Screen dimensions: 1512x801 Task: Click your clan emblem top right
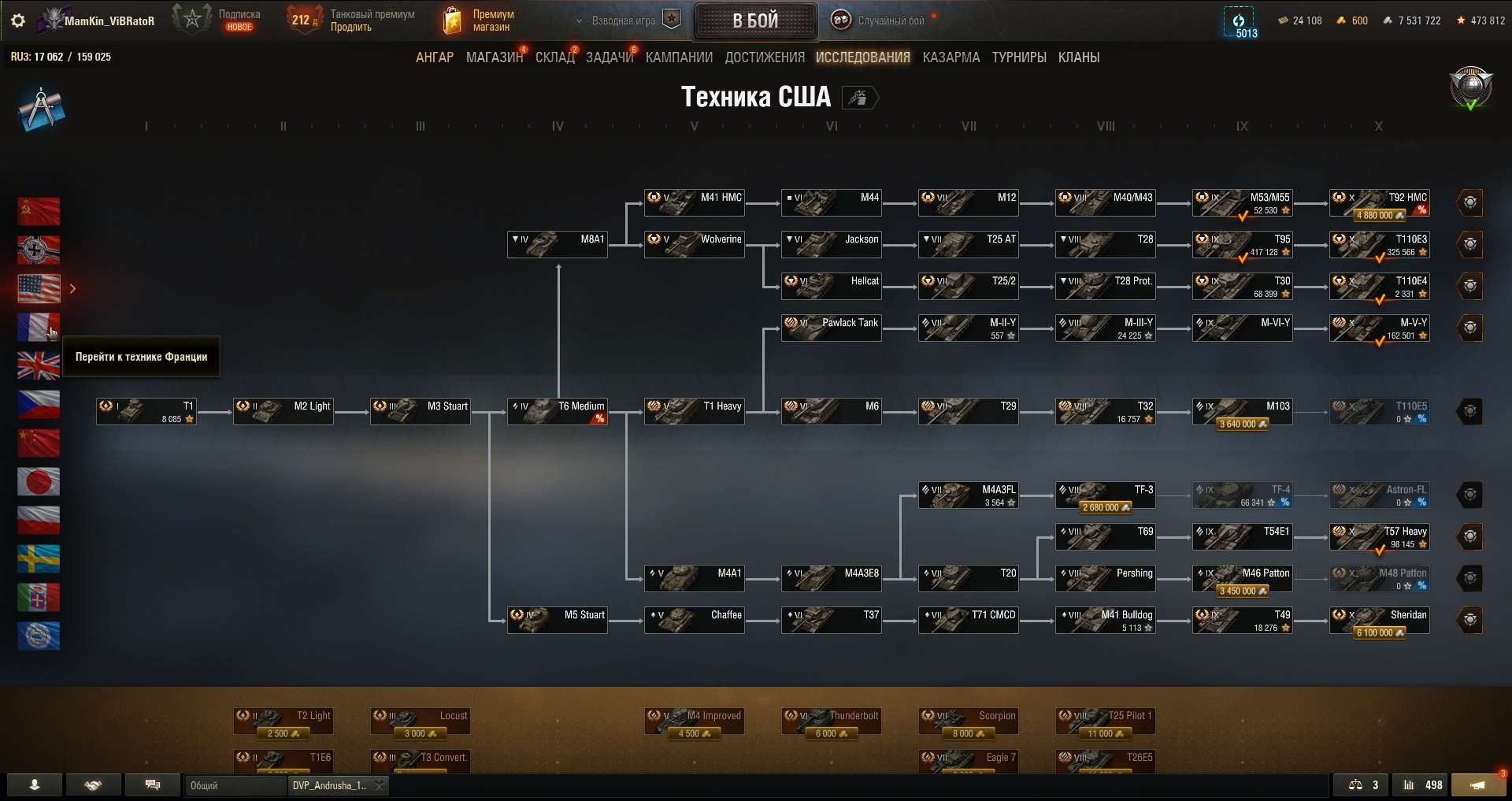click(x=1469, y=88)
